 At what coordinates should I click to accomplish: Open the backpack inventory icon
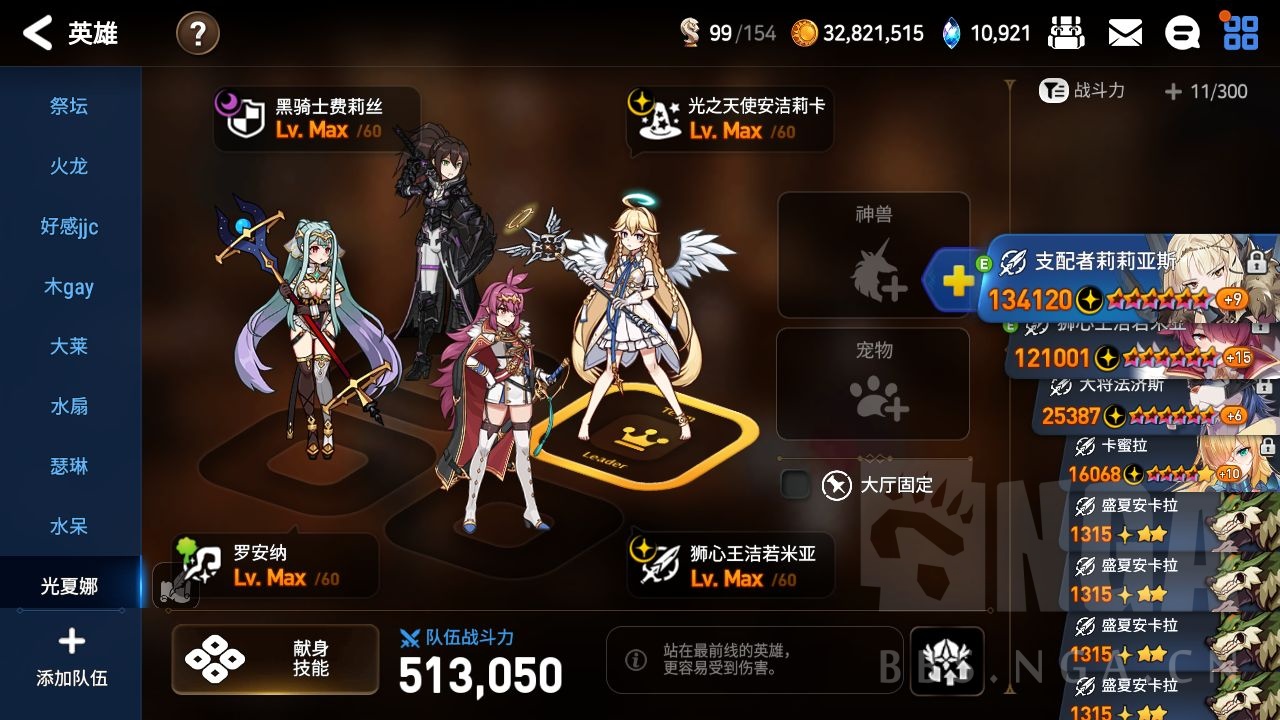(x=1064, y=32)
